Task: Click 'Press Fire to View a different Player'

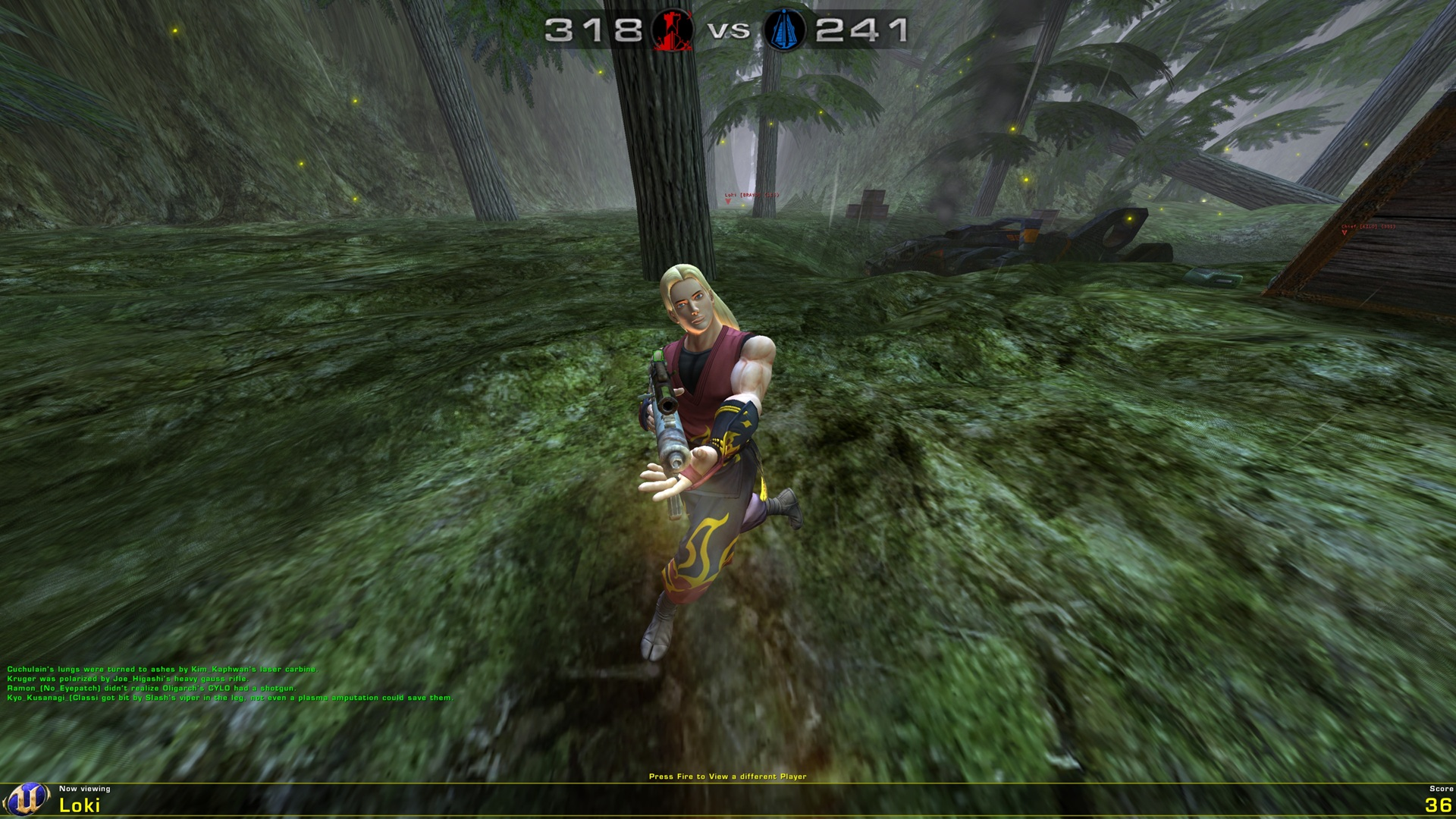Action: coord(728,776)
